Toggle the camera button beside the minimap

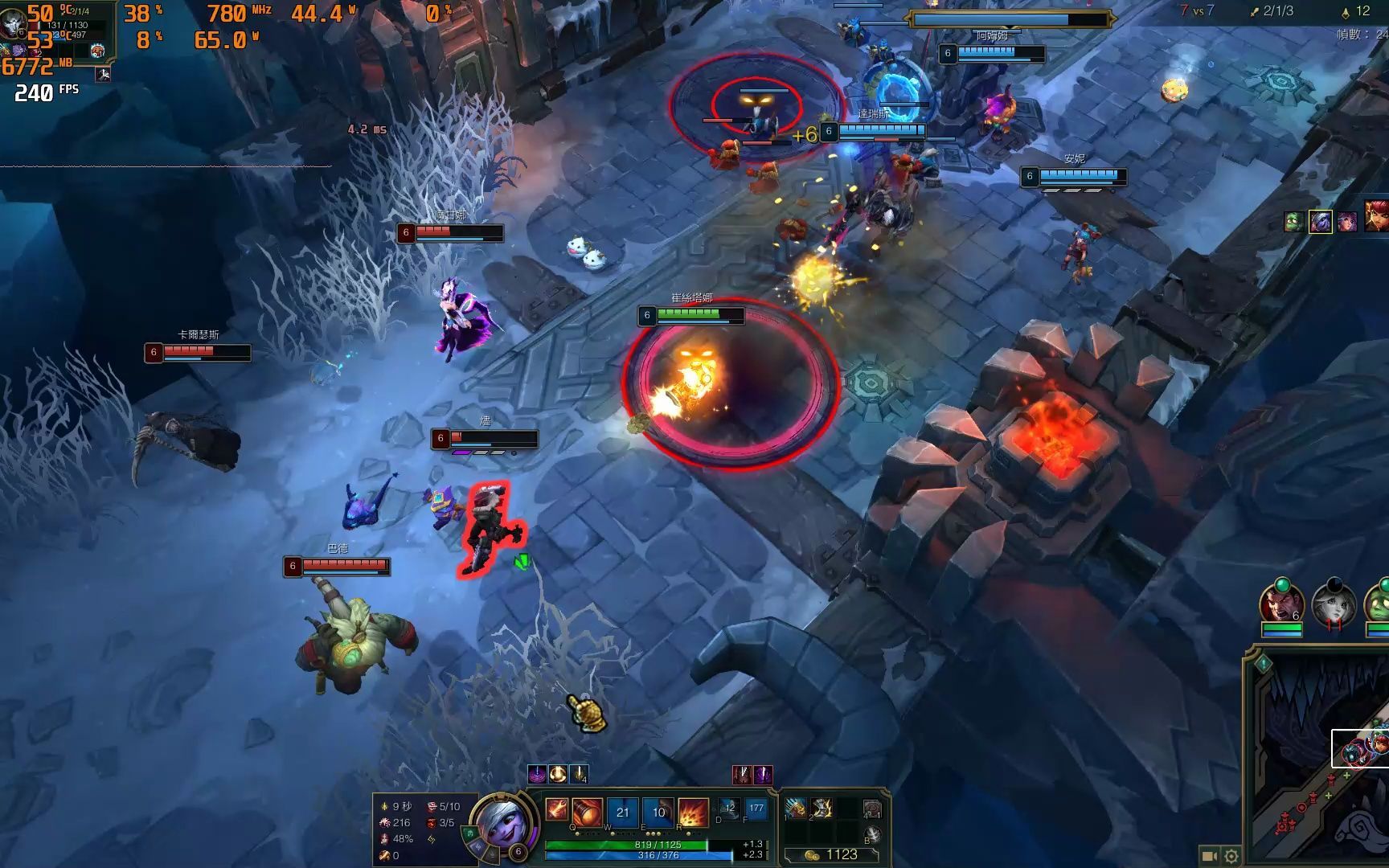point(1208,856)
